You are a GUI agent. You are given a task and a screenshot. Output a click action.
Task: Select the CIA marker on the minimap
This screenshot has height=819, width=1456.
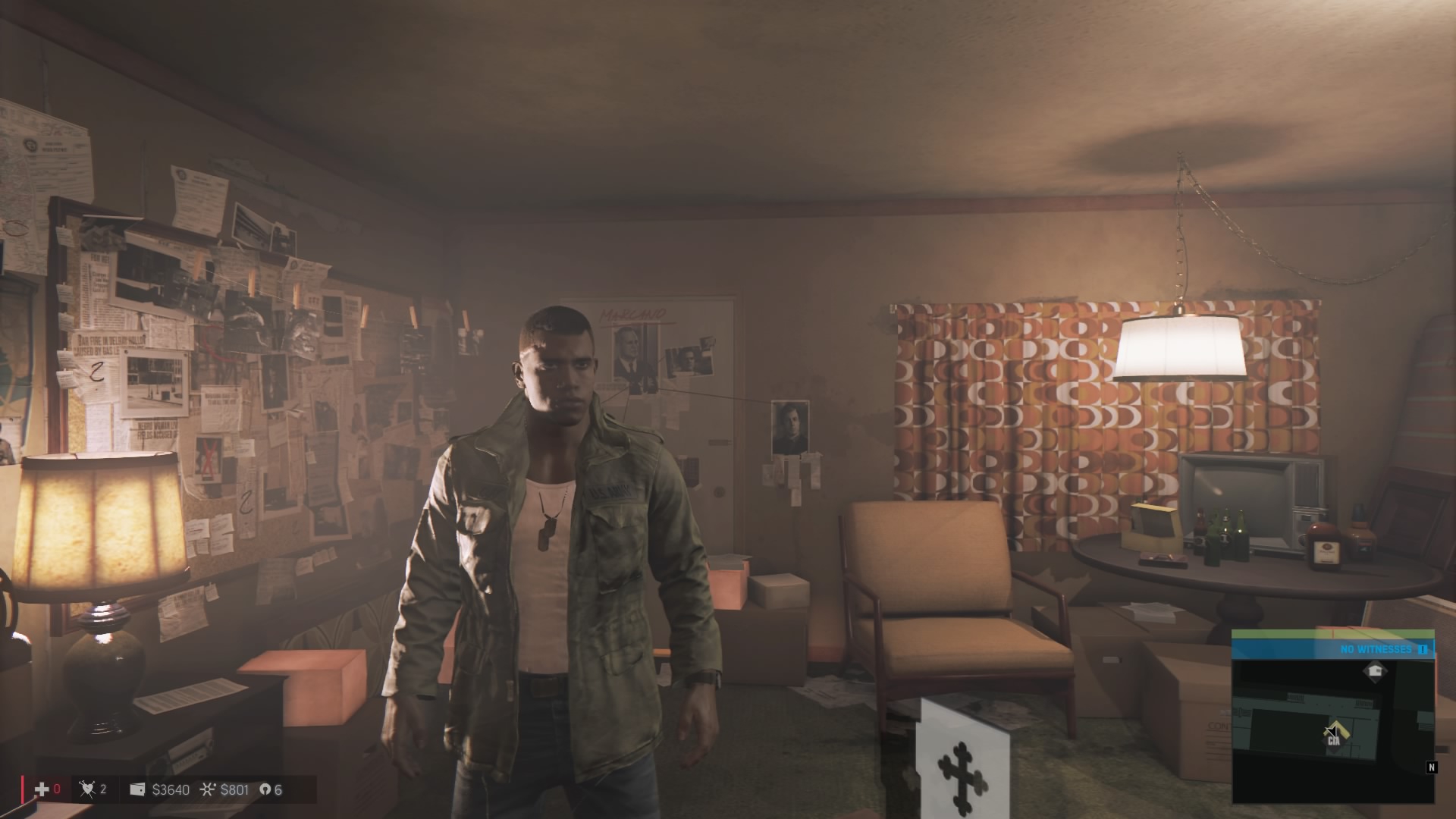point(1333,736)
